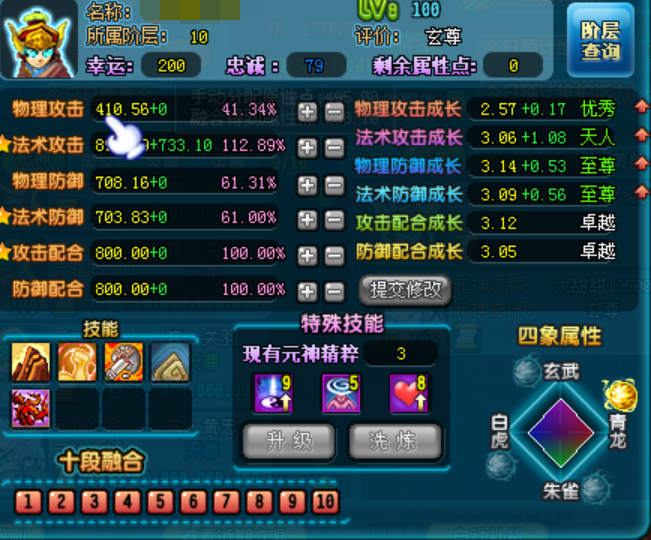The image size is (651, 540).
Task: Choose fusion stage 10 button
Action: [x=325, y=501]
